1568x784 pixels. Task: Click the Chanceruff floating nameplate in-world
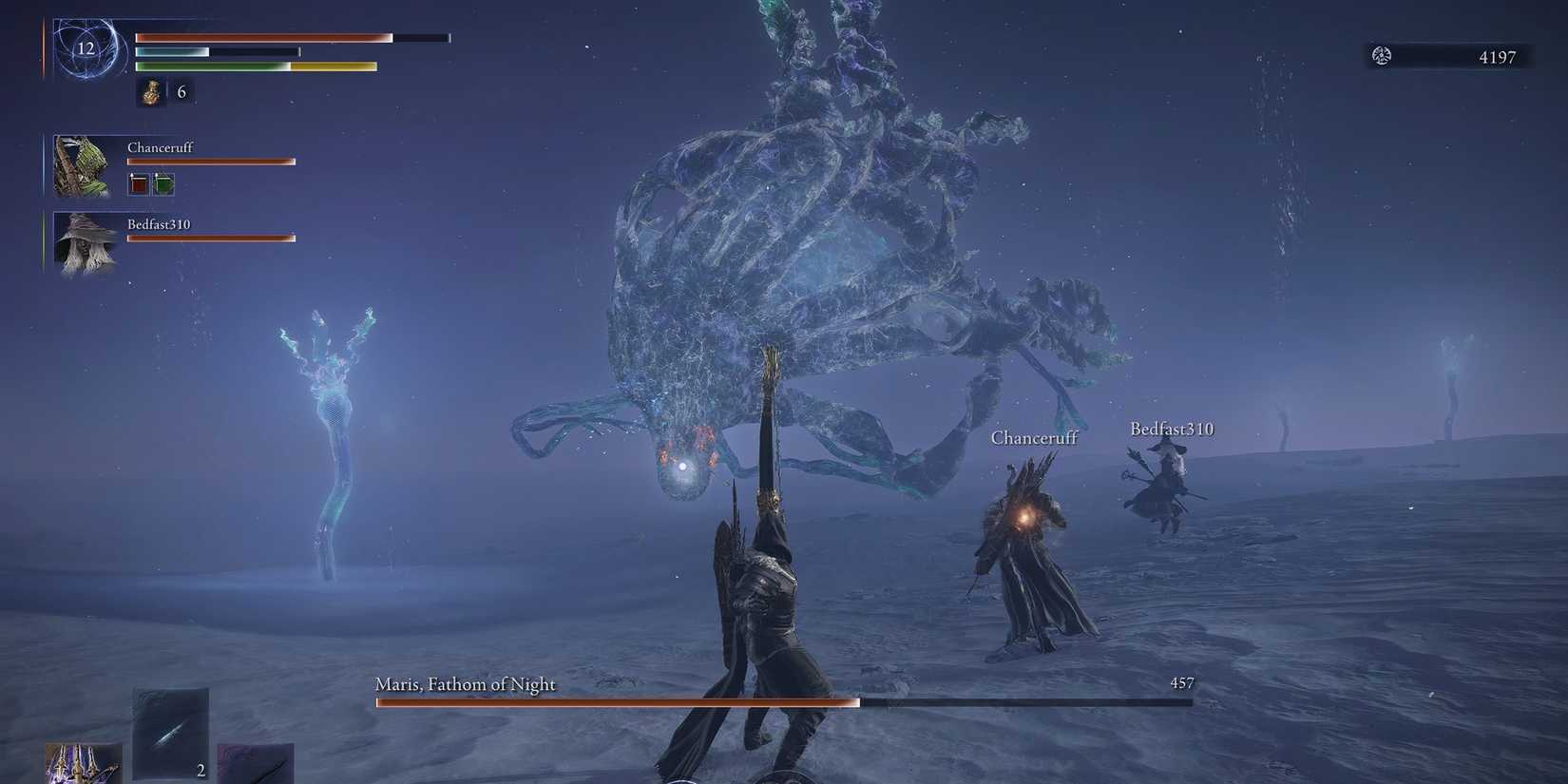point(1034,438)
